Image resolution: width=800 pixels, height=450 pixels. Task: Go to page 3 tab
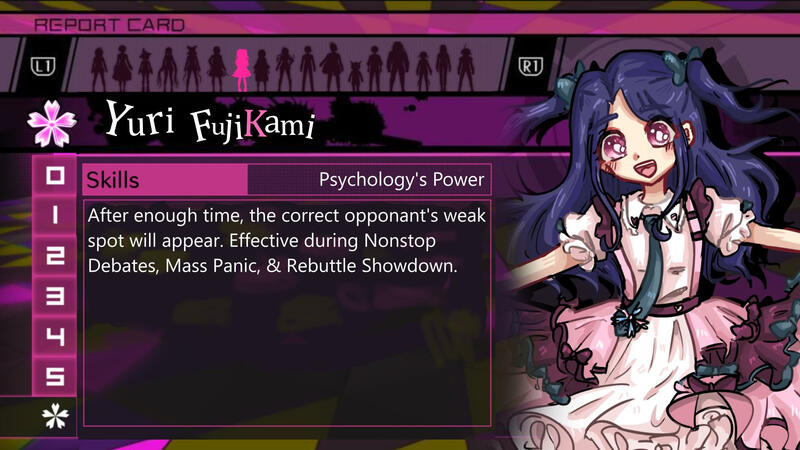click(56, 296)
